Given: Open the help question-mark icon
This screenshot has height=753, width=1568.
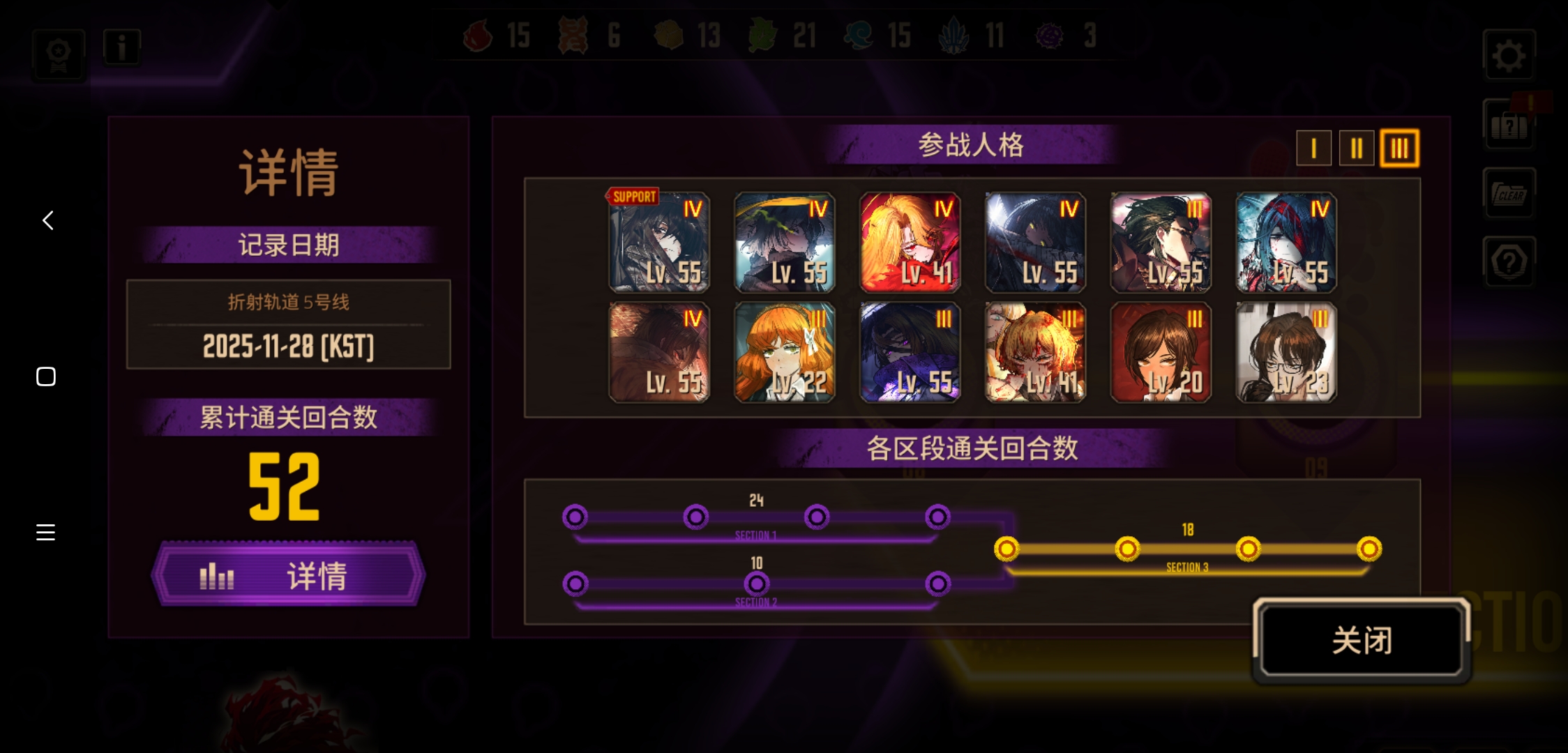Looking at the screenshot, I should pos(1509,261).
